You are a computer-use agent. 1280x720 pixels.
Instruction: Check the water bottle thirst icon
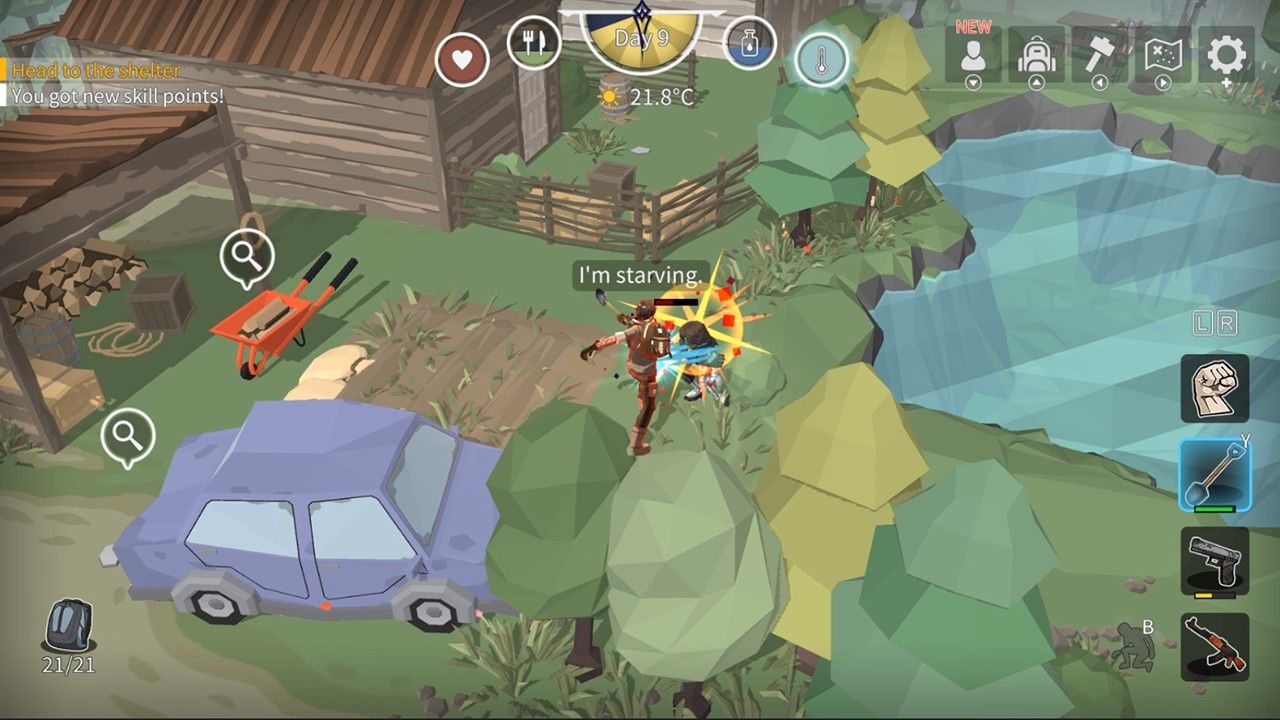pos(750,43)
